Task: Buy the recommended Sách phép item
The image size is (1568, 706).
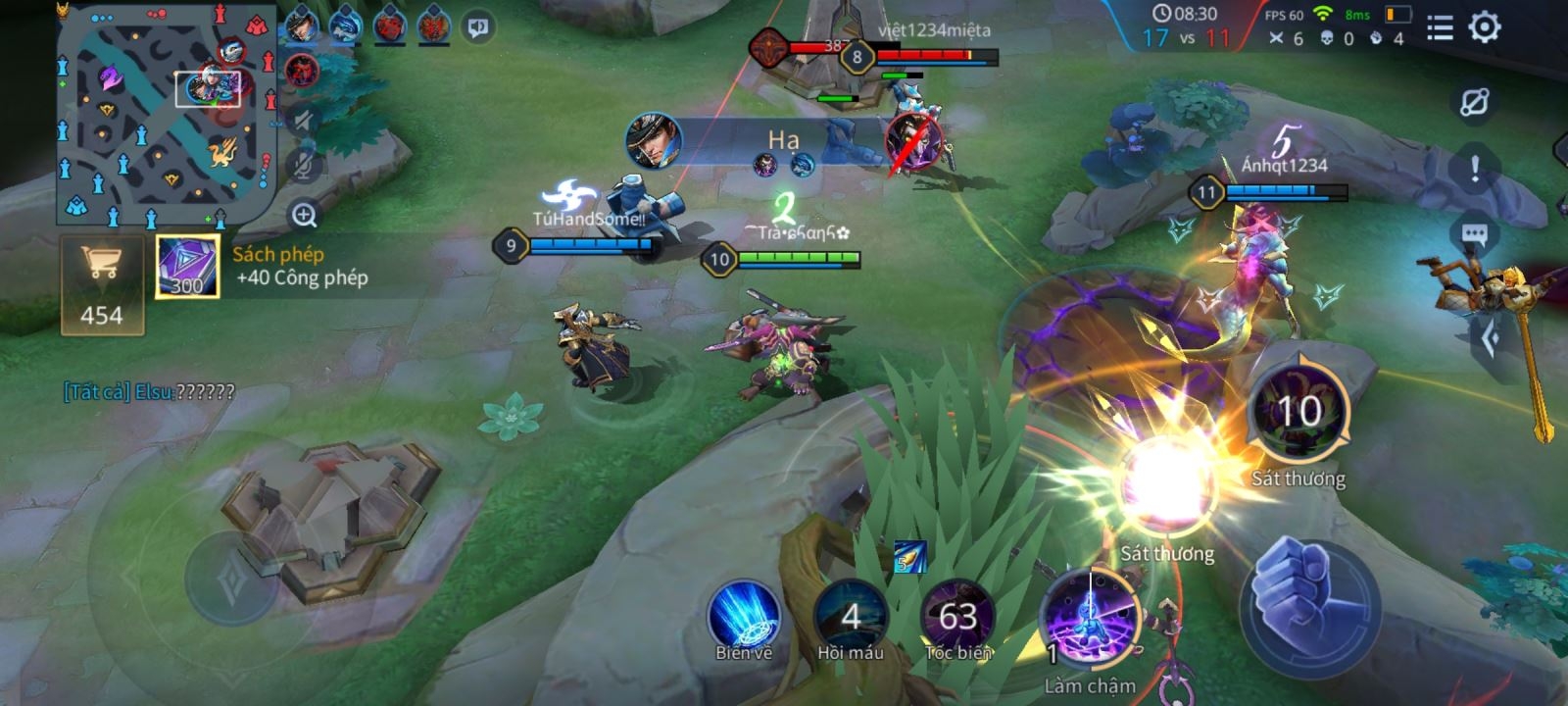Action: (x=187, y=267)
